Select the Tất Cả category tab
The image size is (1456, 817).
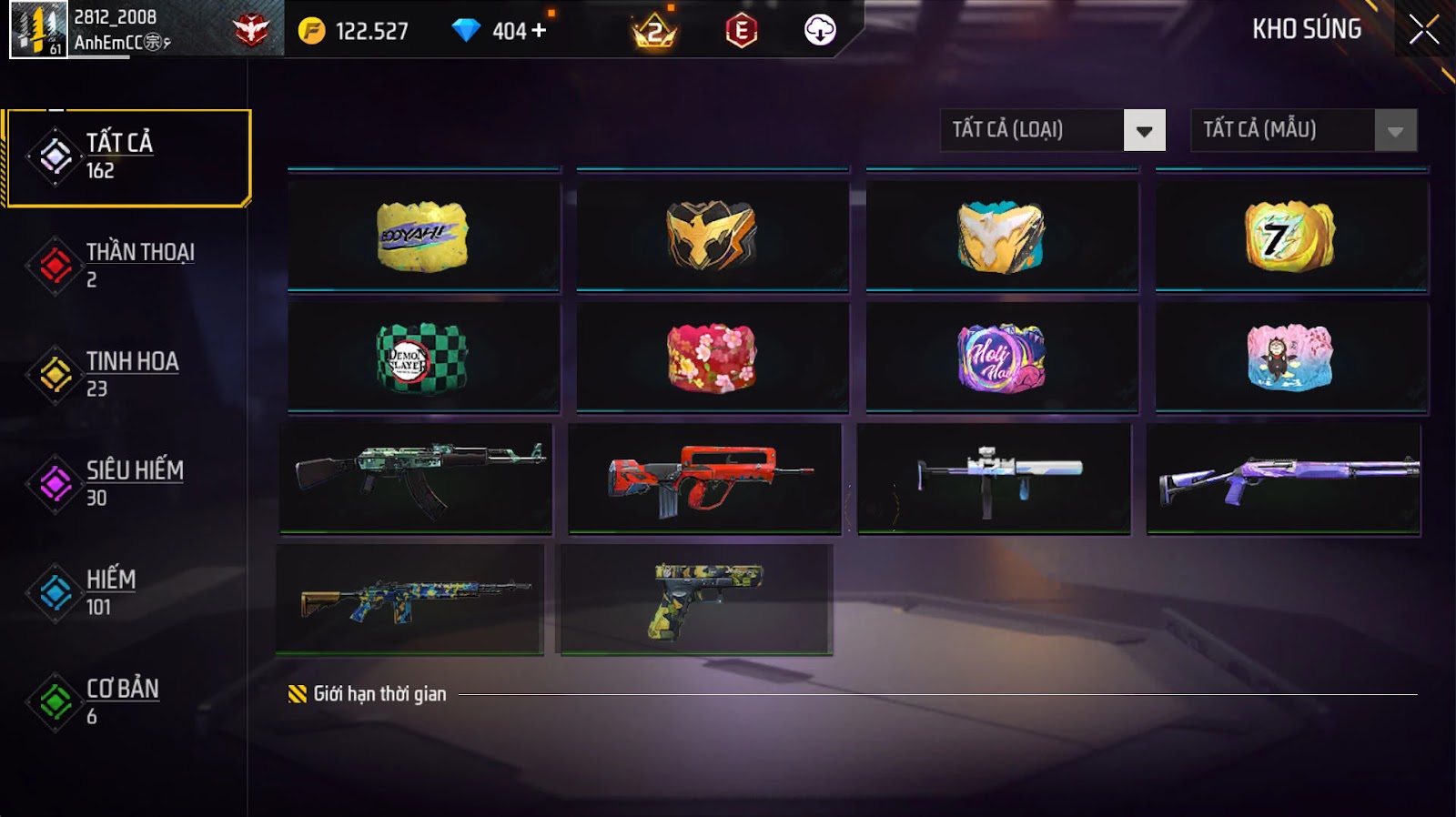tap(127, 157)
